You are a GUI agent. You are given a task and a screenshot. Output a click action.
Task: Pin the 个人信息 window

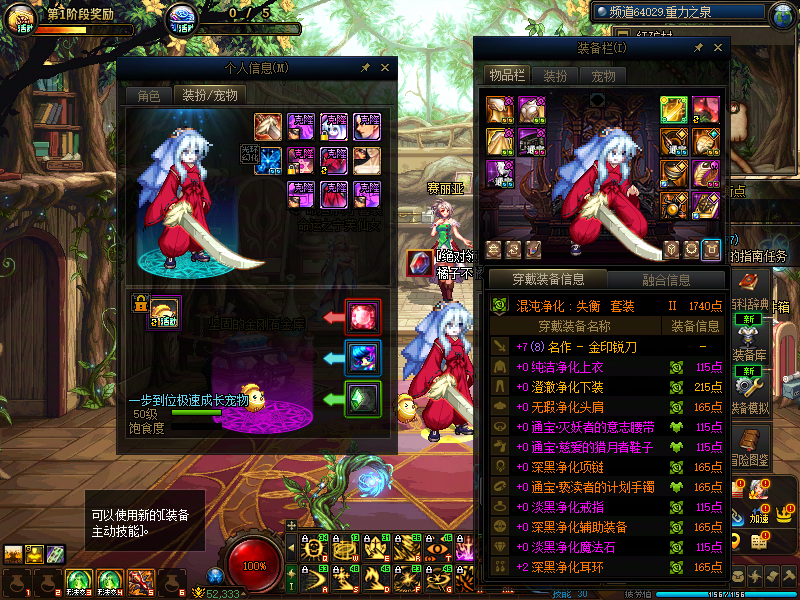tap(365, 68)
